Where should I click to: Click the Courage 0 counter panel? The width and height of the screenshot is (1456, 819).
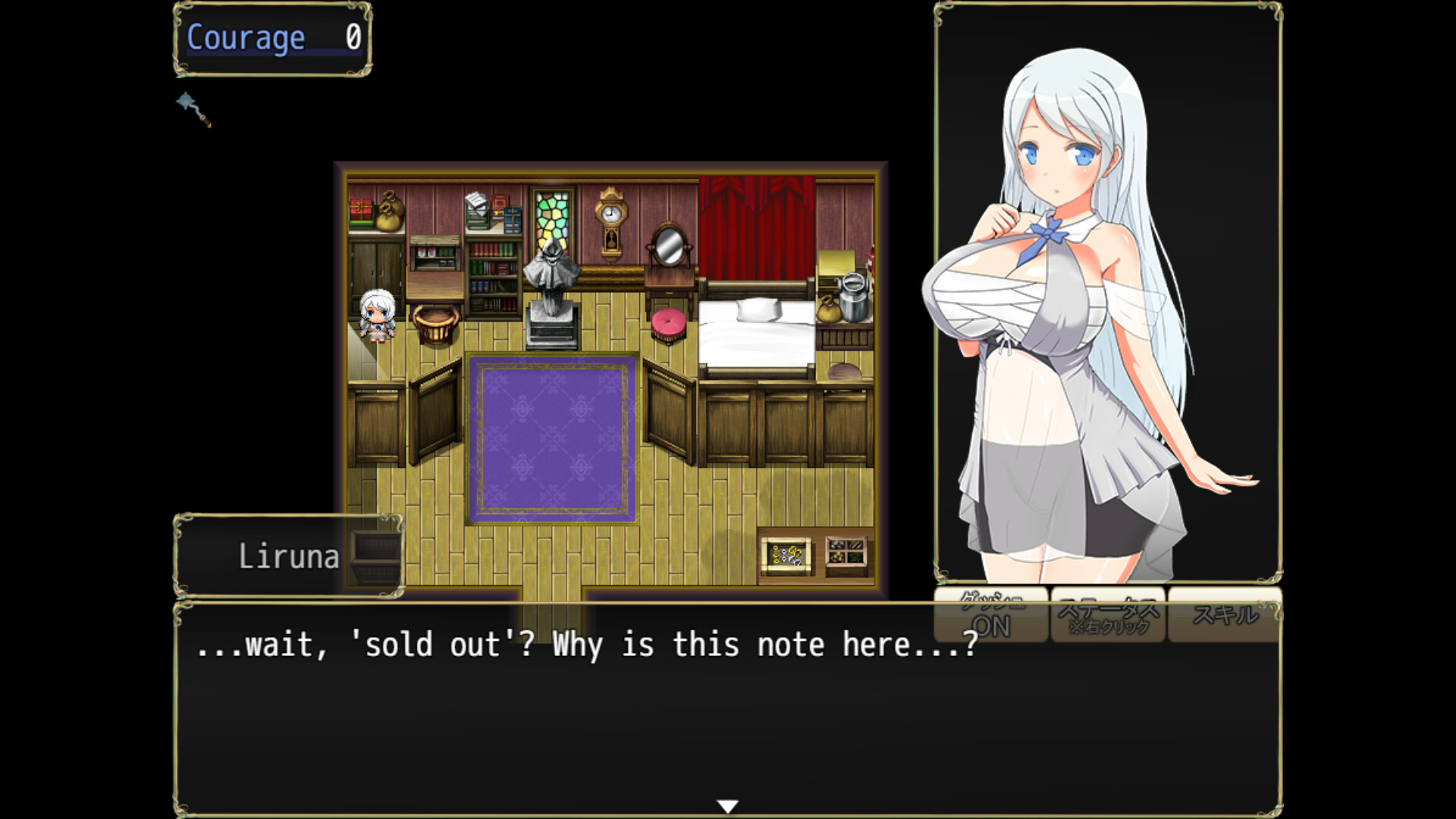(x=273, y=36)
